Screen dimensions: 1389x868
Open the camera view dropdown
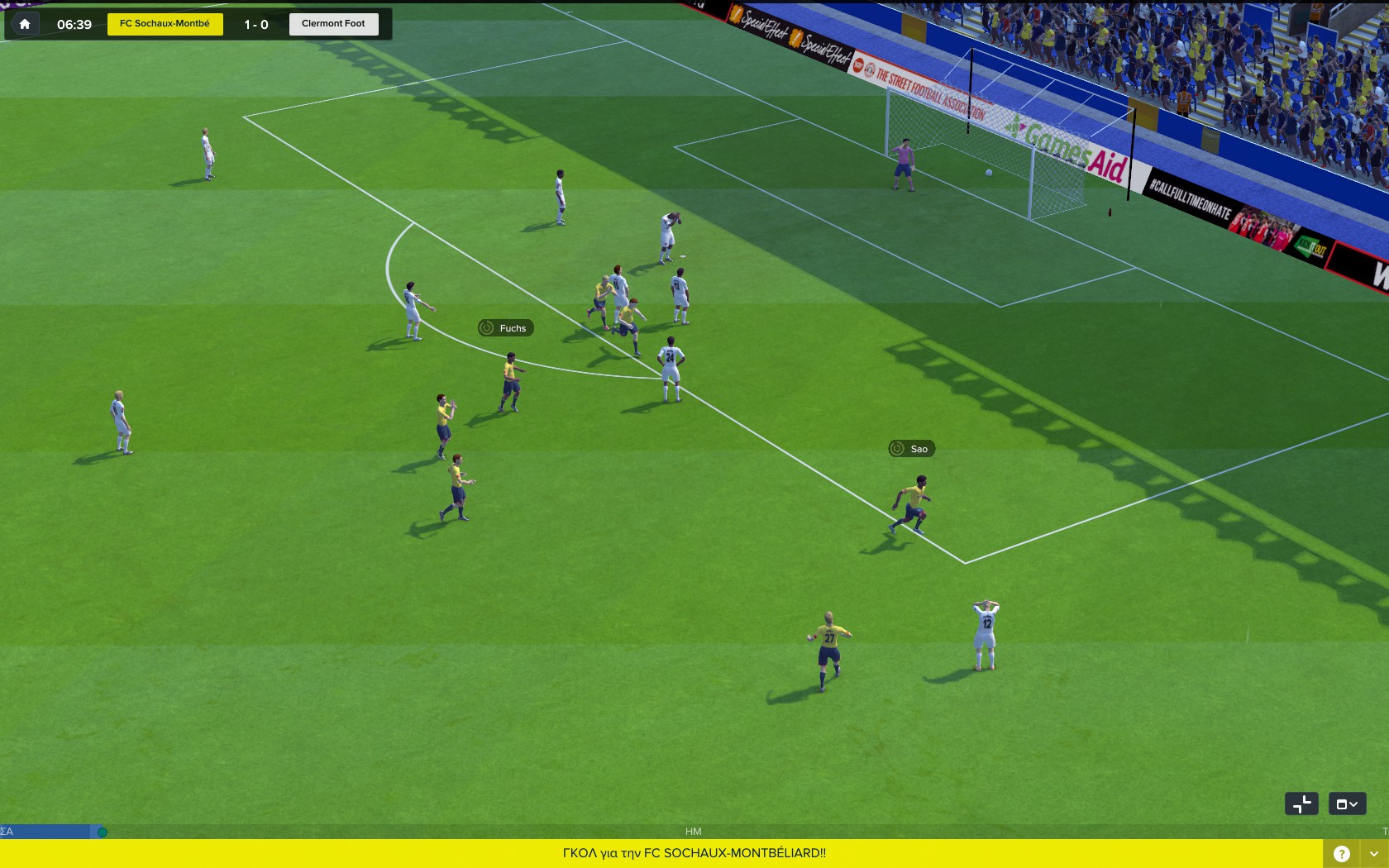[x=1347, y=804]
